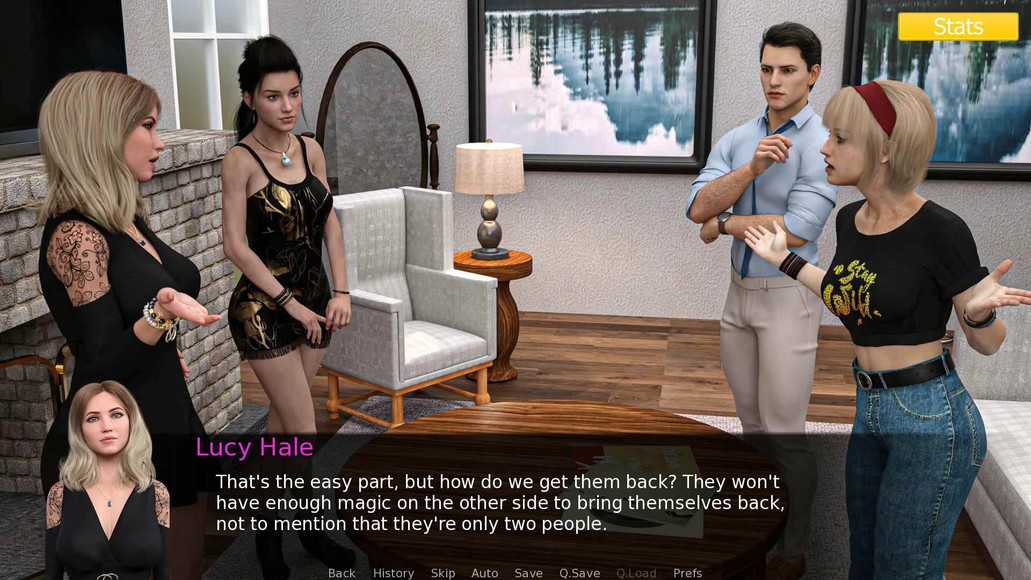1031x580 pixels.
Task: Go Back one dialogue line
Action: tap(342, 573)
